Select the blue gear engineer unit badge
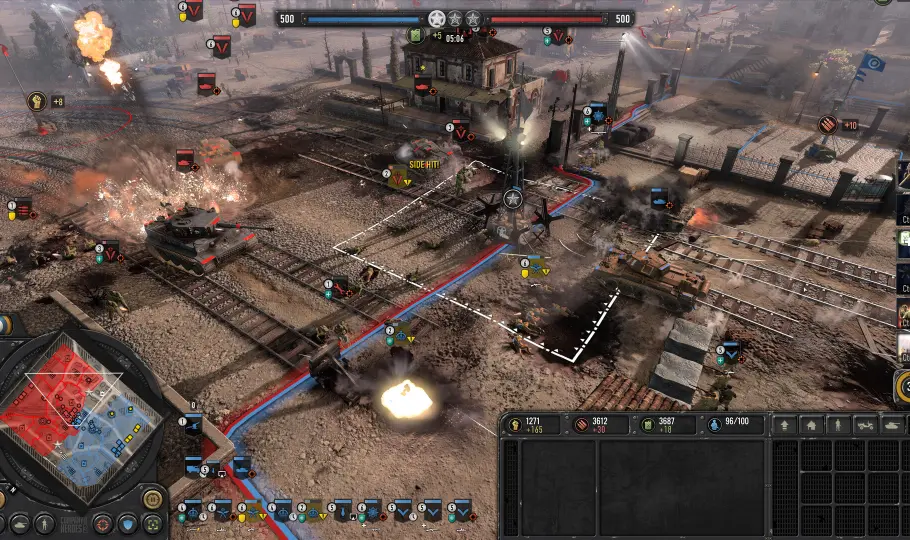The height and width of the screenshot is (540, 910). pos(598,111)
